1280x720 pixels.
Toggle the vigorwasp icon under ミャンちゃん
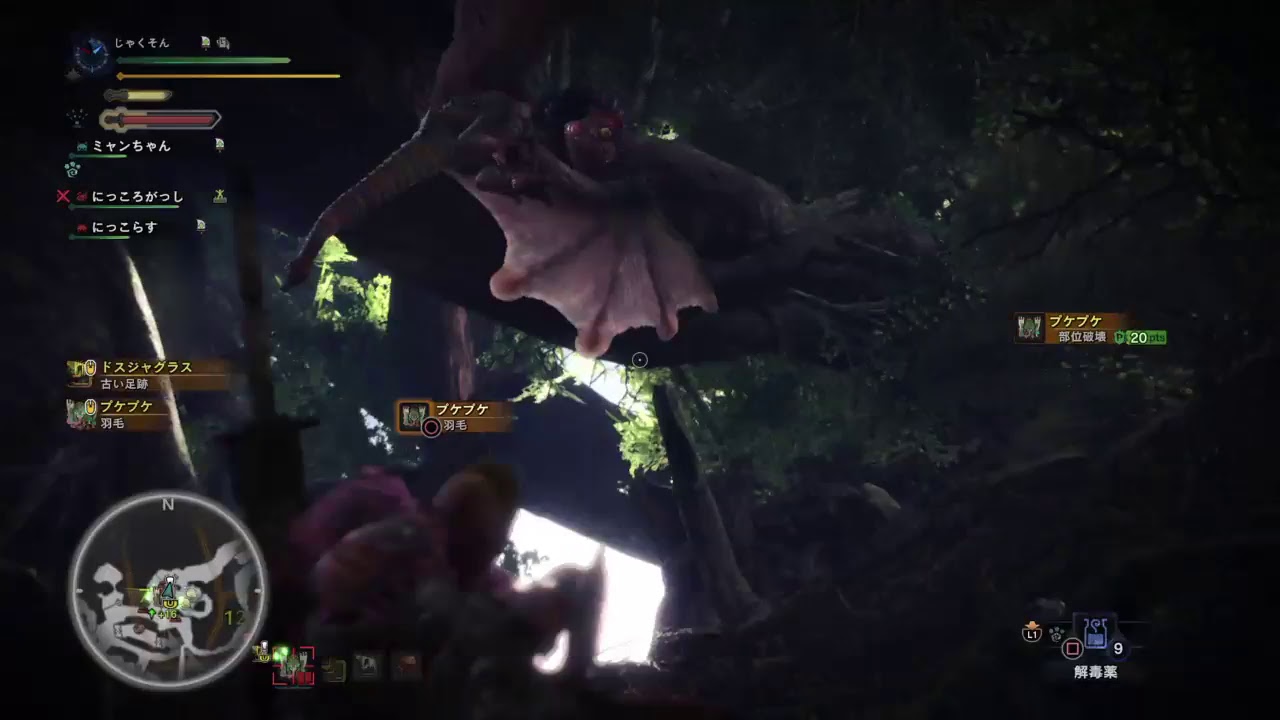[74, 168]
